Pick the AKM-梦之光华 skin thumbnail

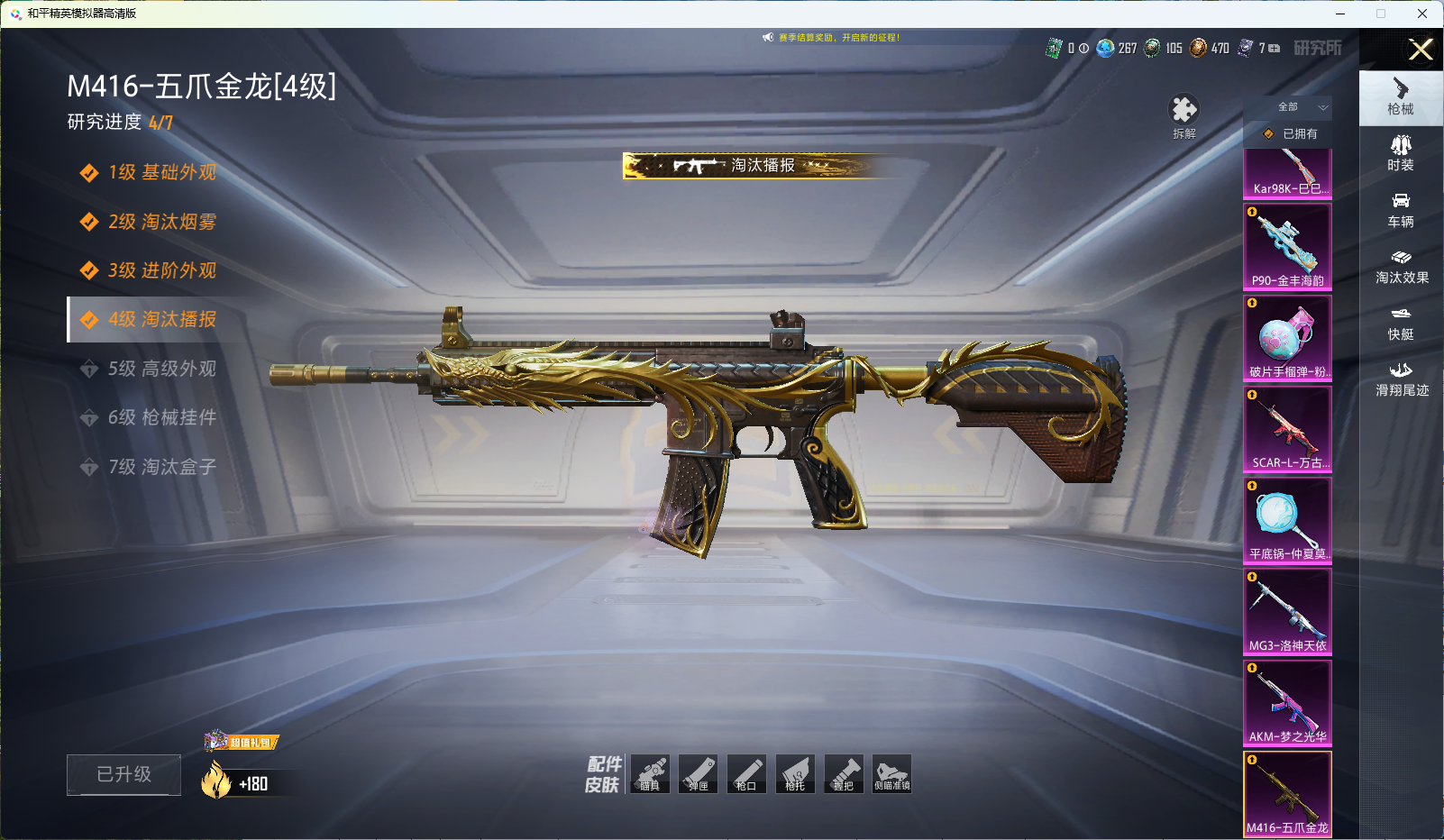click(x=1287, y=702)
